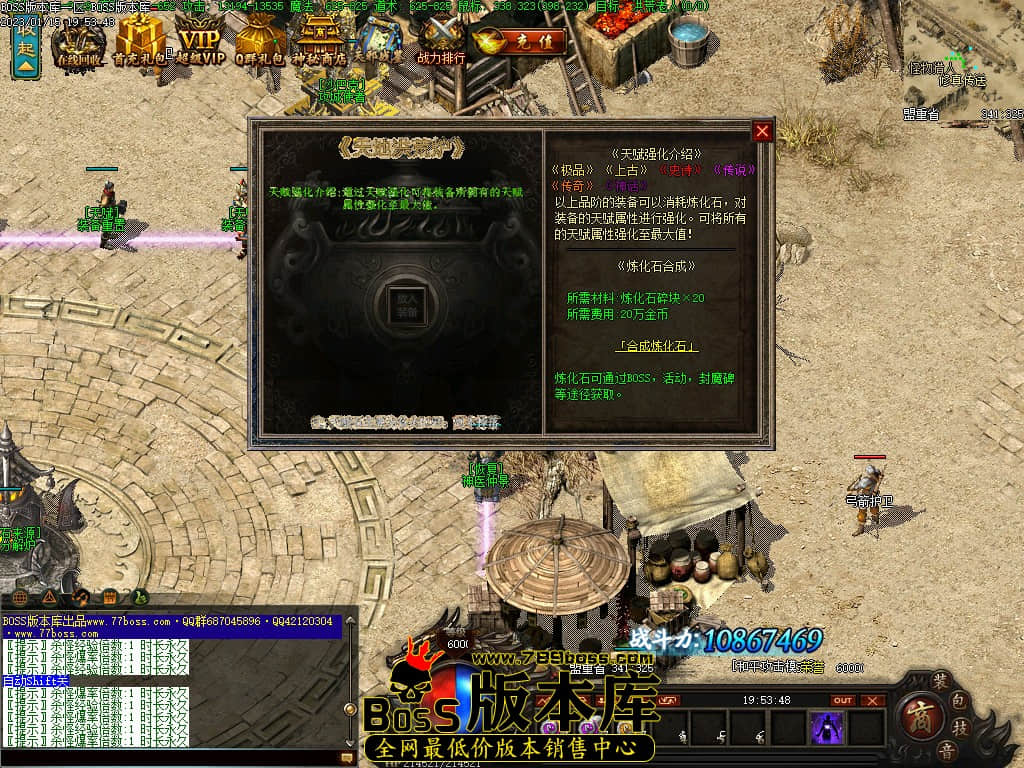Open 在线回收 online recycling
Viewport: 1024px width, 768px height.
[x=79, y=42]
